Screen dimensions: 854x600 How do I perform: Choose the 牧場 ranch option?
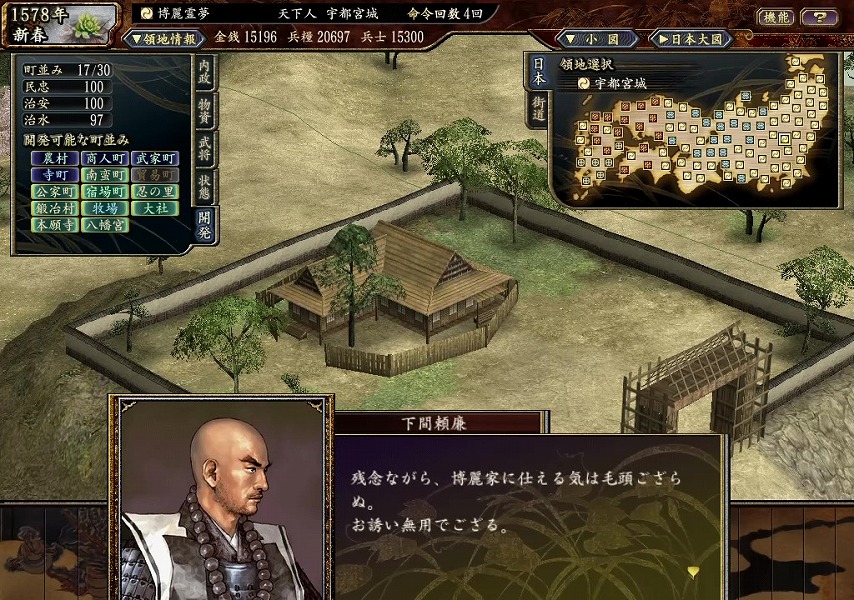pyautogui.click(x=105, y=209)
